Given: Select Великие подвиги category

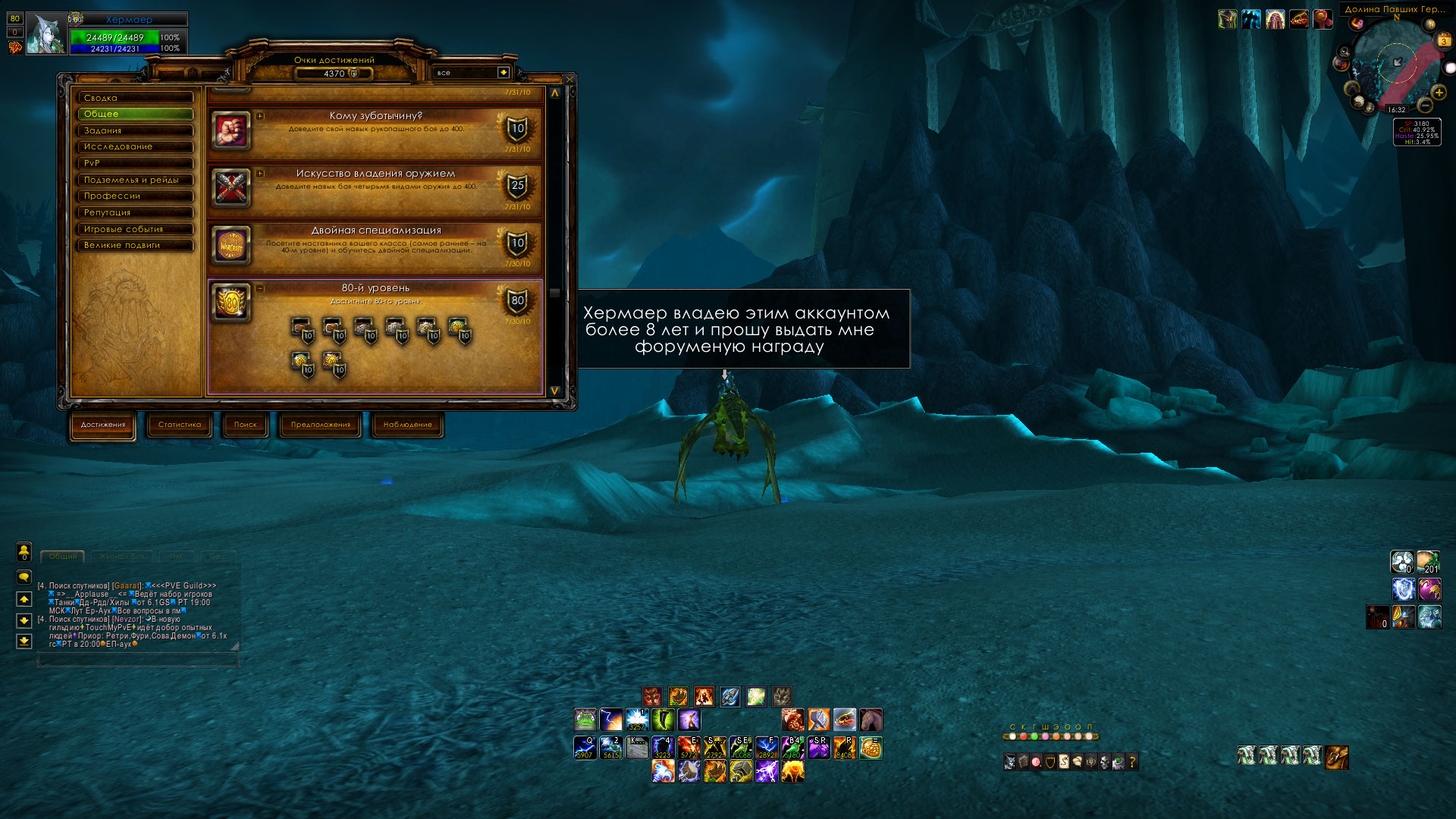Looking at the screenshot, I should point(135,246).
